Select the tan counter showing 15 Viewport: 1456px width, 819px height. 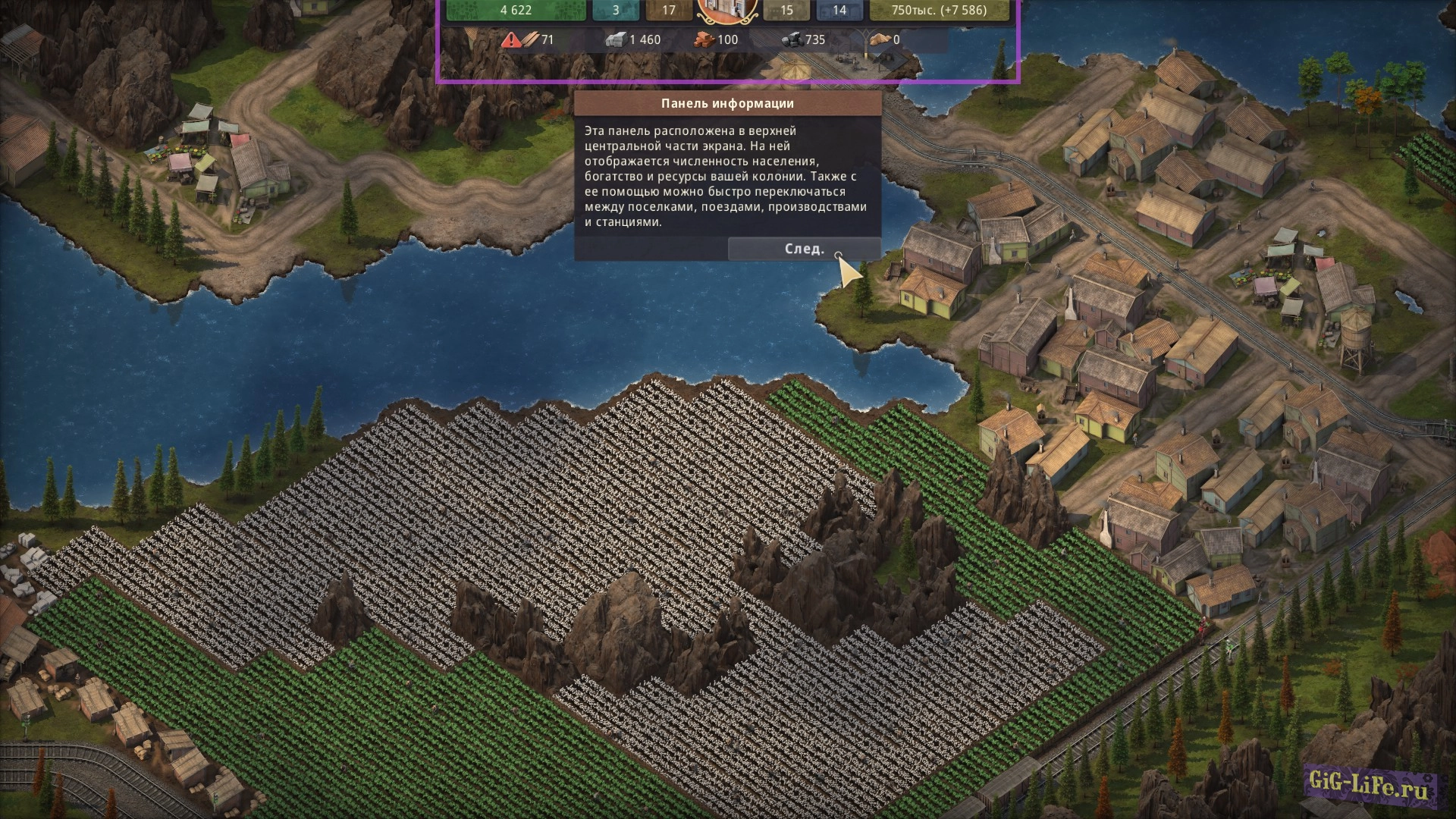pos(786,10)
